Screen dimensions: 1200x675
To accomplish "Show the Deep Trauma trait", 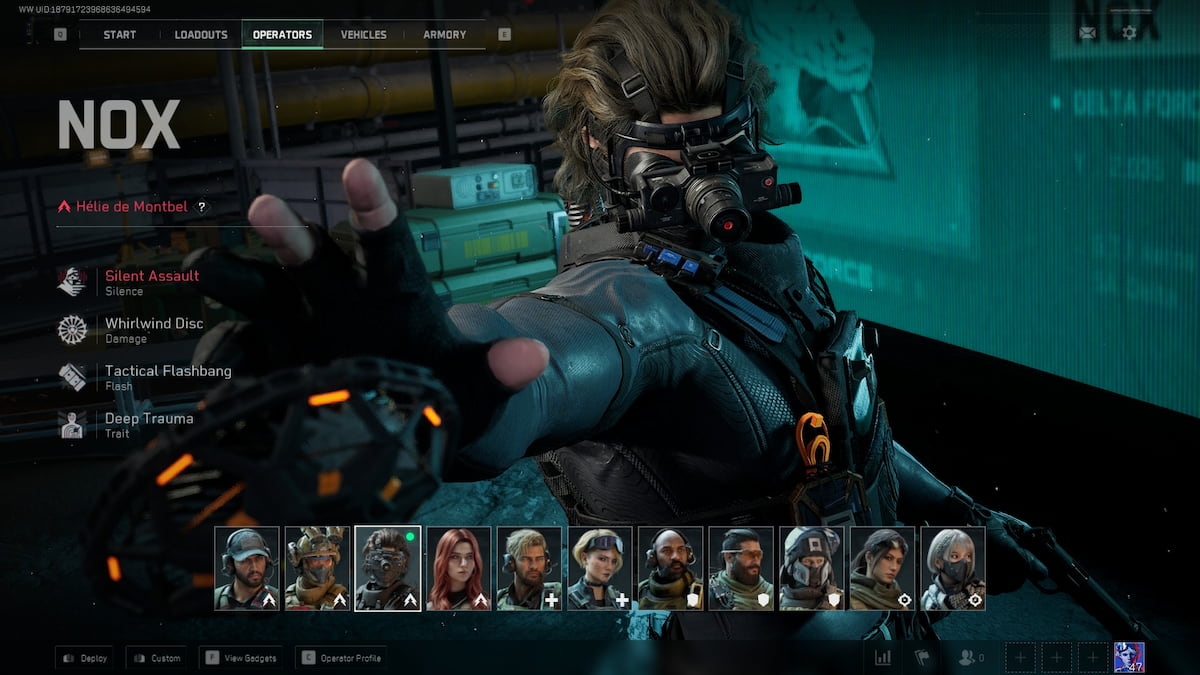I will tap(148, 420).
